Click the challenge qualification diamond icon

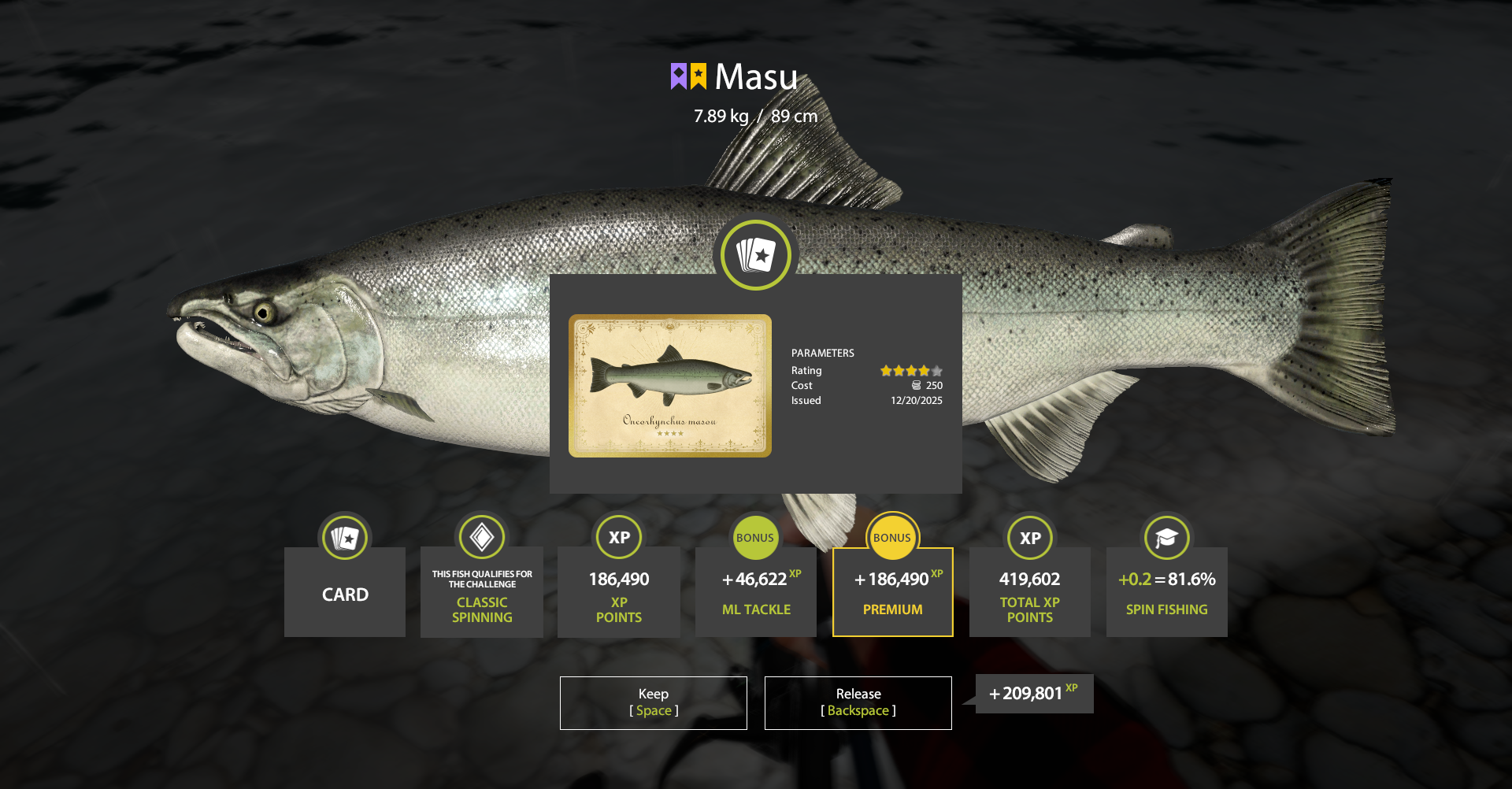[481, 537]
